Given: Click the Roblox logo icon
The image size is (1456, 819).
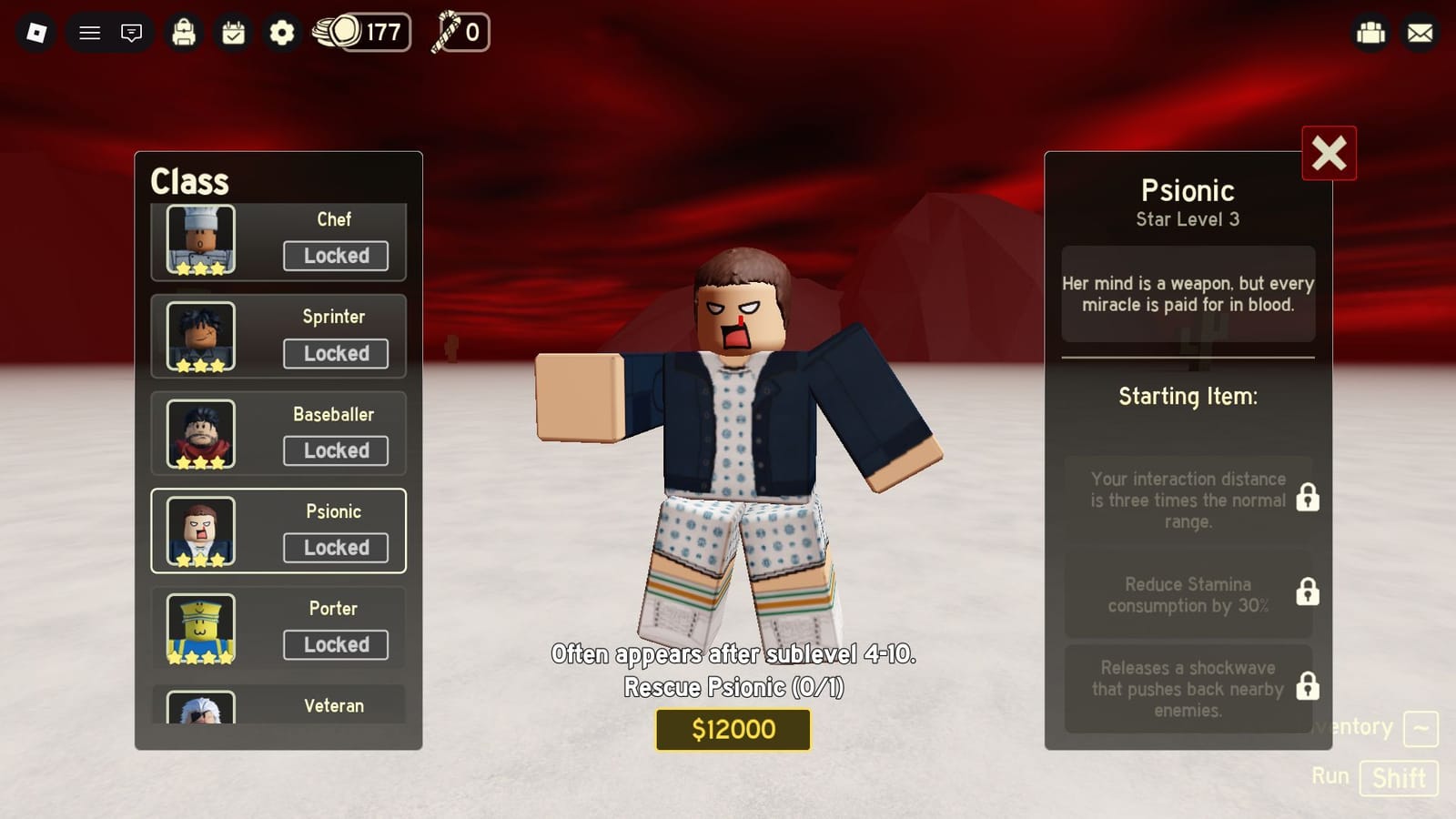Looking at the screenshot, I should (36, 33).
